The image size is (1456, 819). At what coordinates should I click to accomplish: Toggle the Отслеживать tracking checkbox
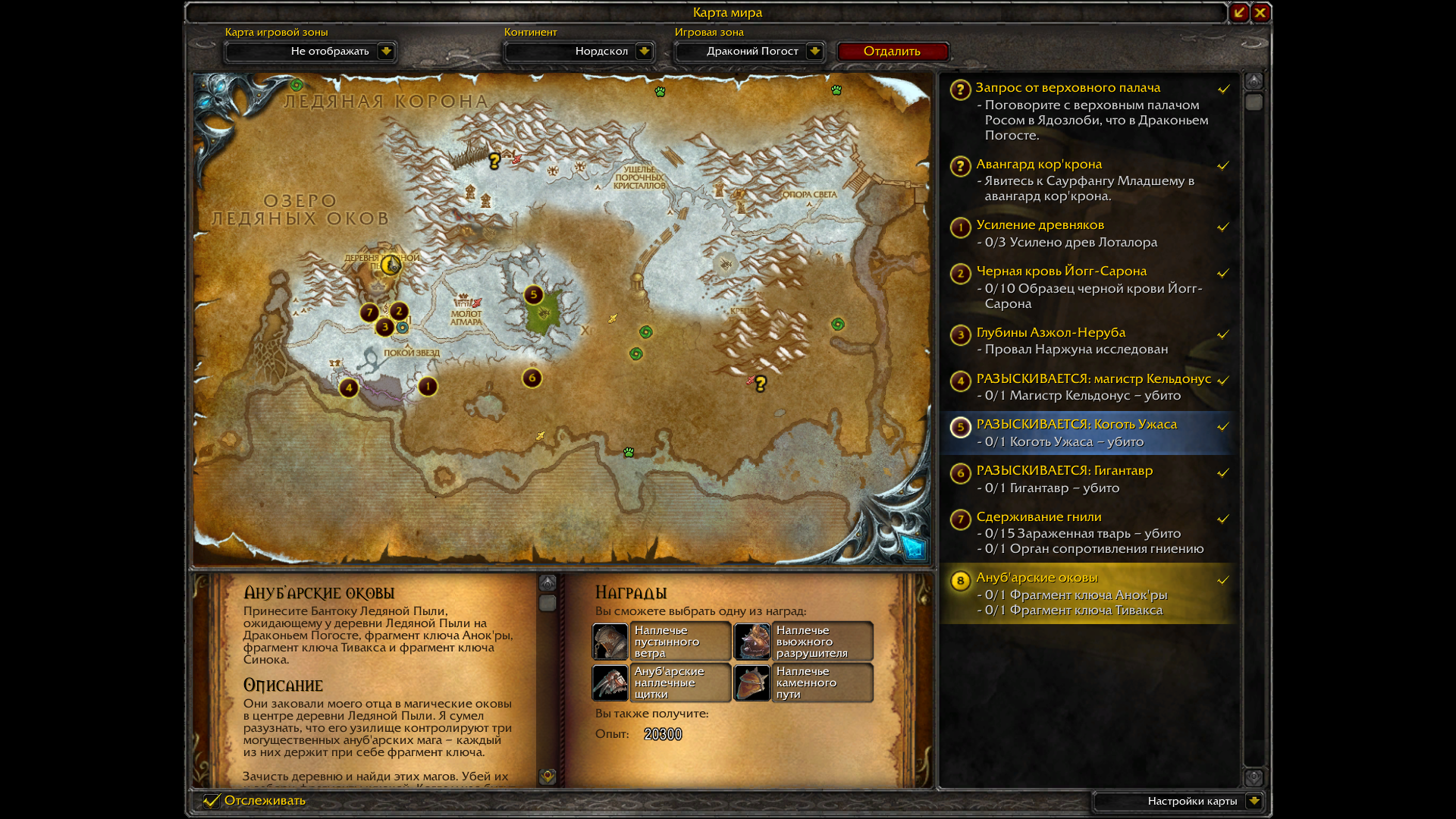(x=212, y=801)
